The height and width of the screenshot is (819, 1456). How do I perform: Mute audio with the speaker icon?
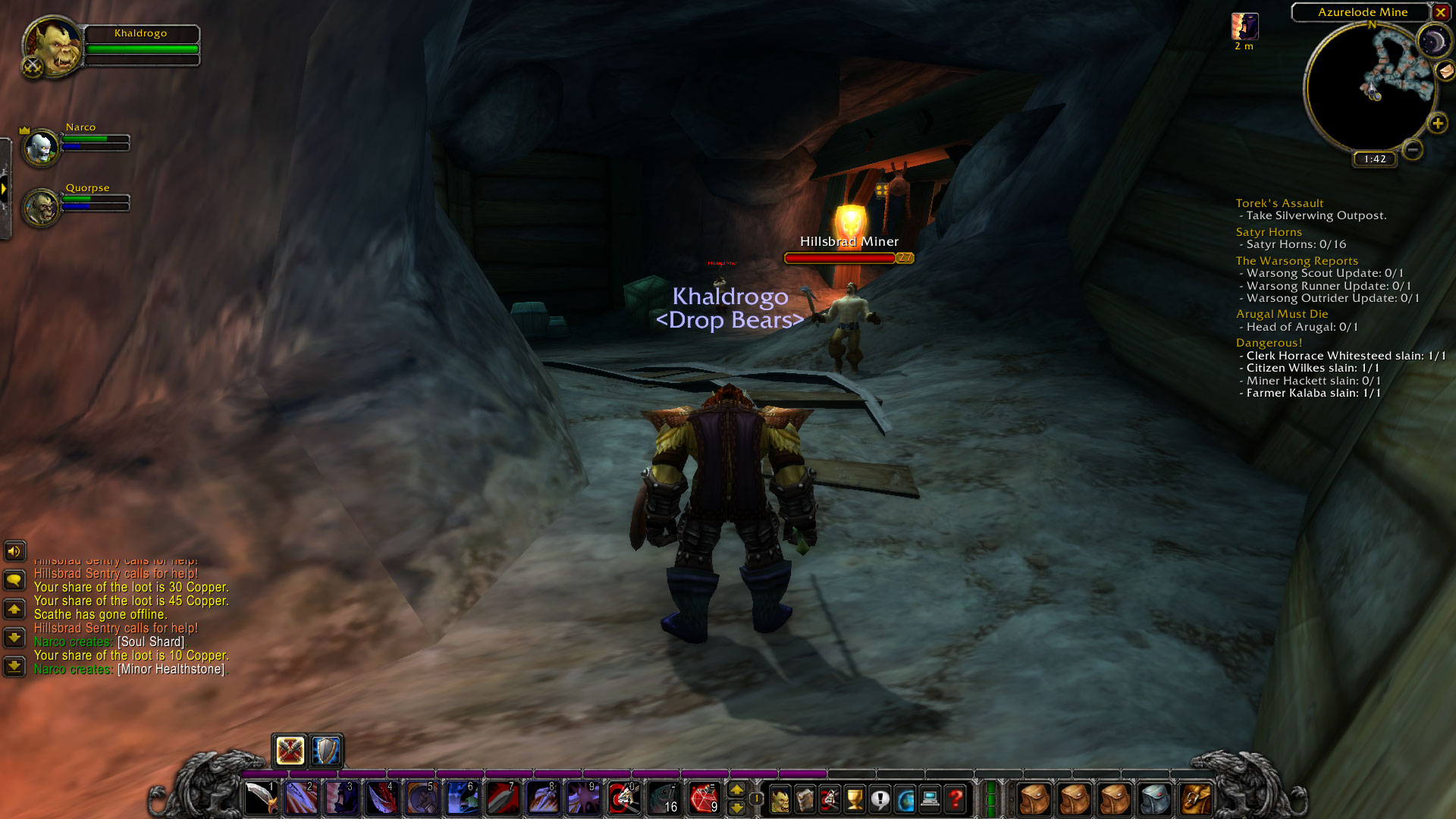(x=15, y=551)
